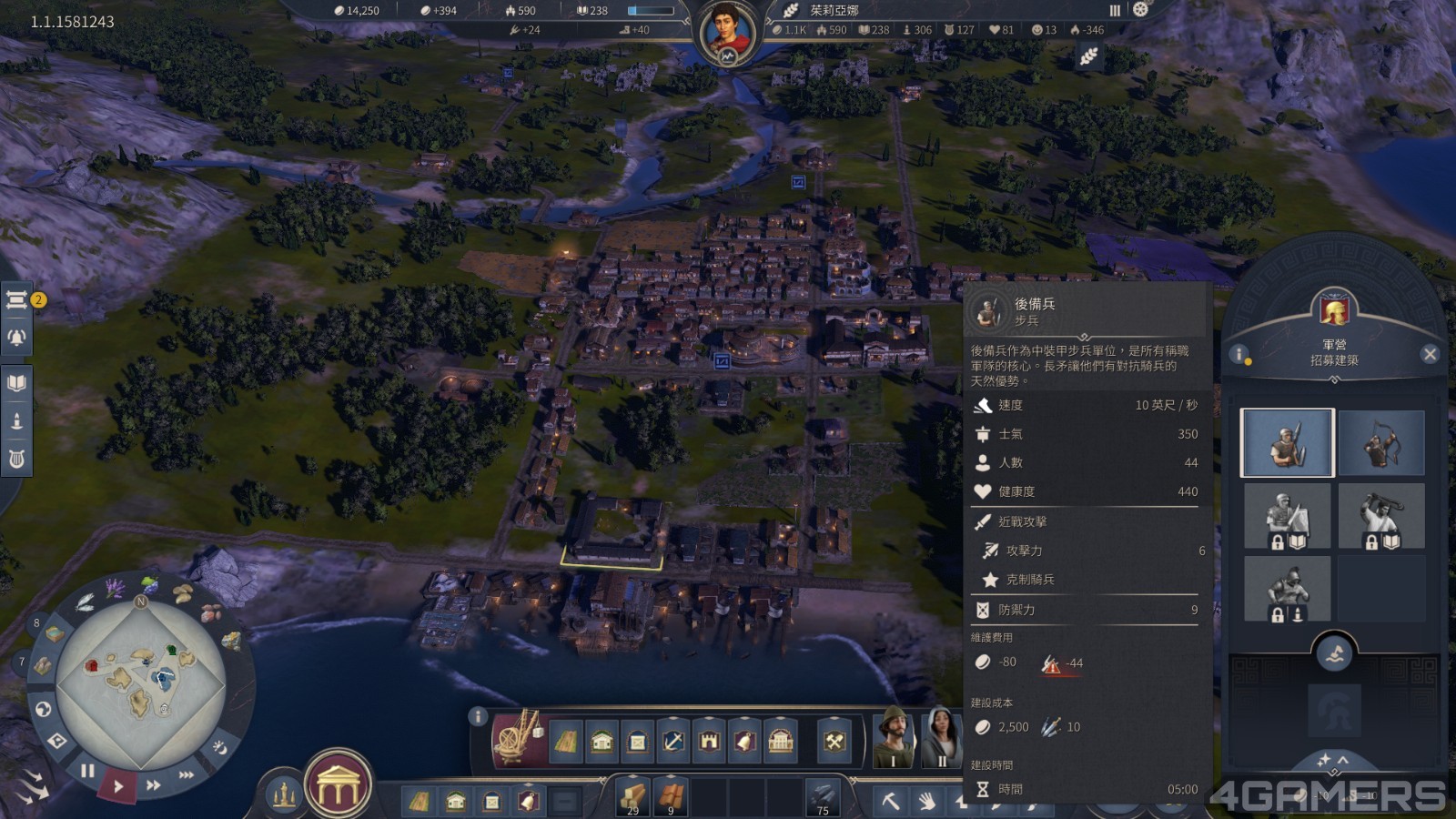Select the crossed hammers build category
The width and height of the screenshot is (1456, 819).
834,742
